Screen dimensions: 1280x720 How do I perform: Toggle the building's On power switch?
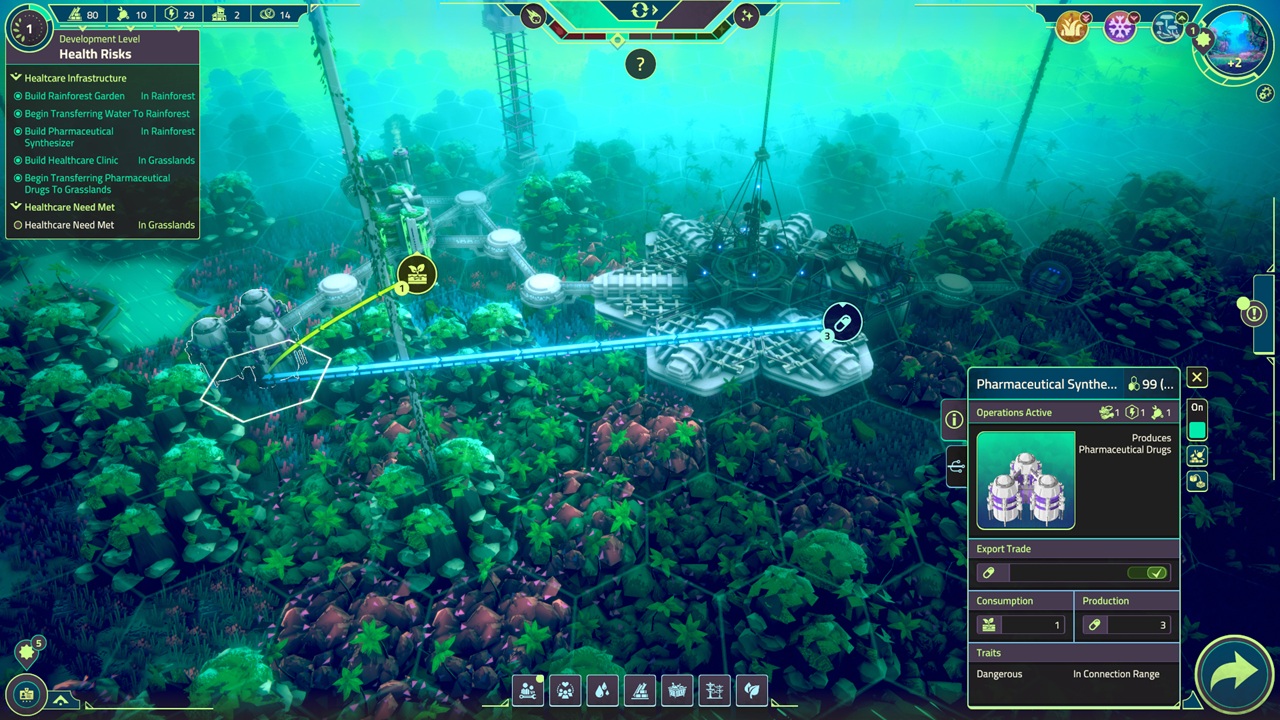pyautogui.click(x=1197, y=430)
